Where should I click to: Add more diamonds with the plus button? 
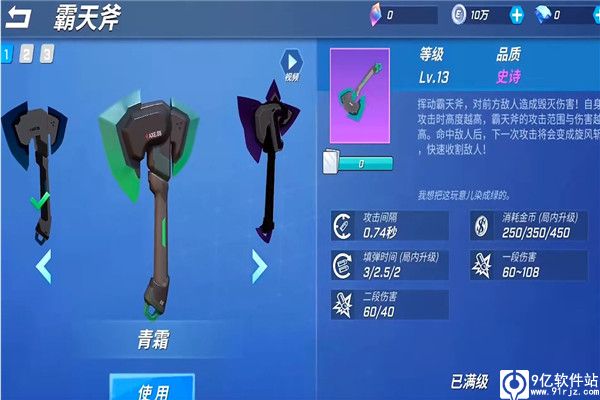click(x=594, y=15)
